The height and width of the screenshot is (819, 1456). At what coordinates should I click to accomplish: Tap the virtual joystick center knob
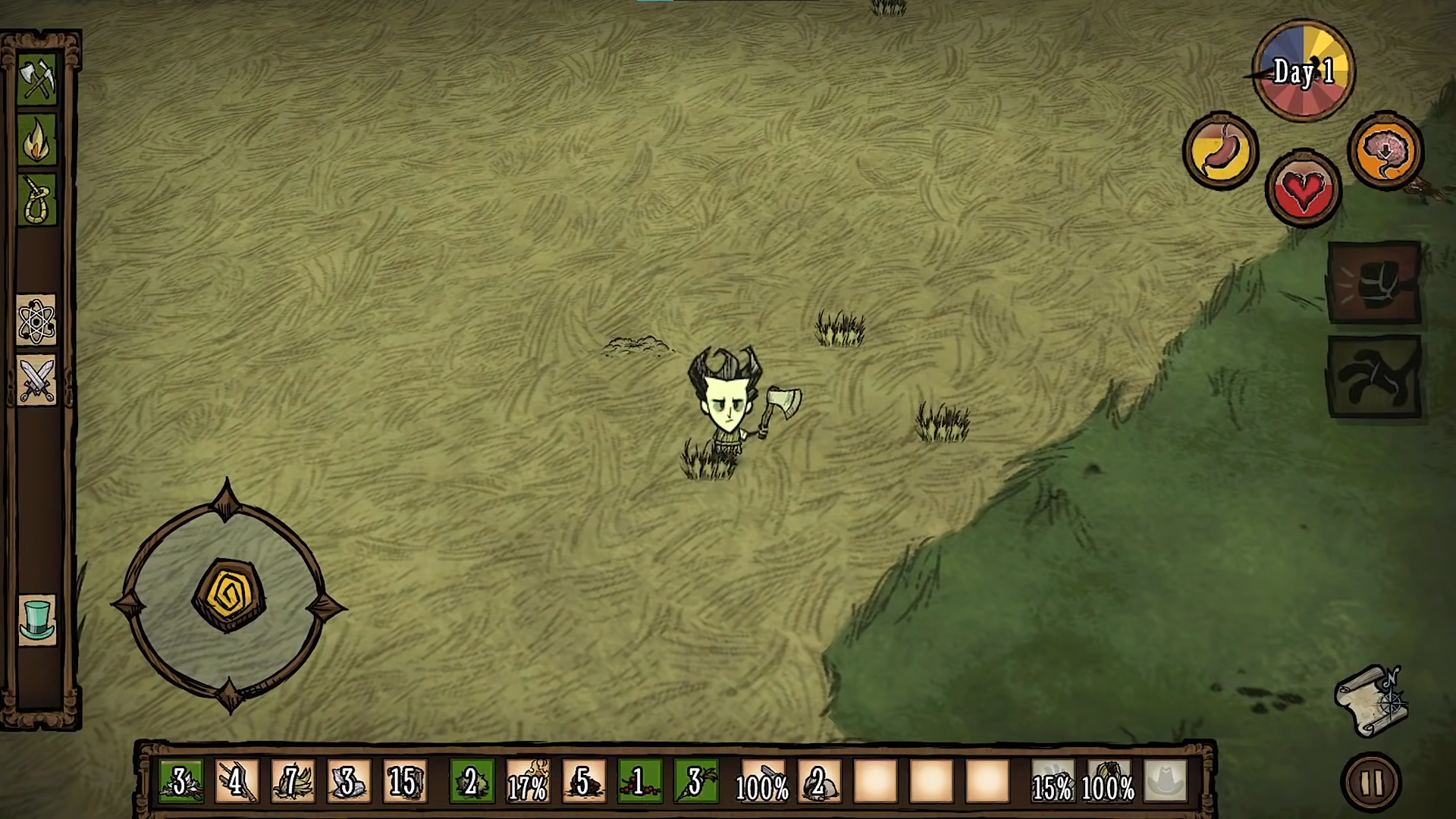(229, 596)
